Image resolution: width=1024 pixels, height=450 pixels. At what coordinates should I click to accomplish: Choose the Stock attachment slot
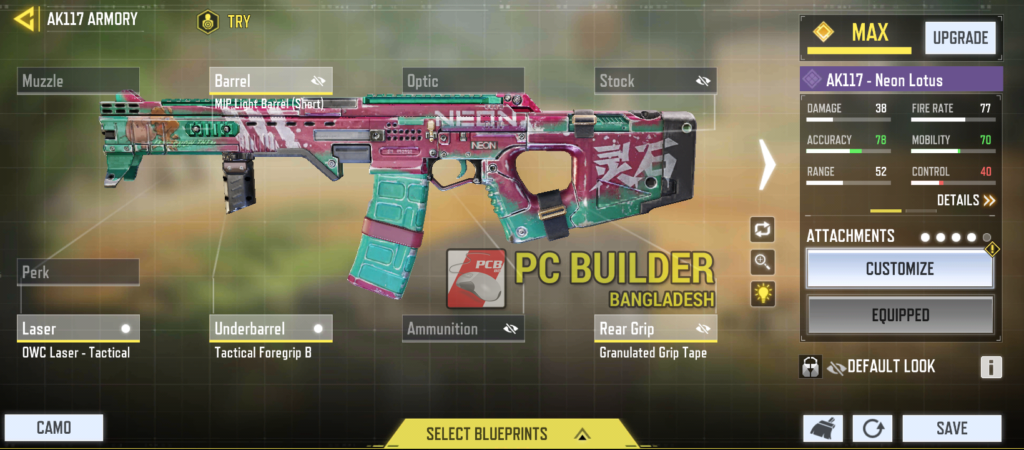[655, 81]
